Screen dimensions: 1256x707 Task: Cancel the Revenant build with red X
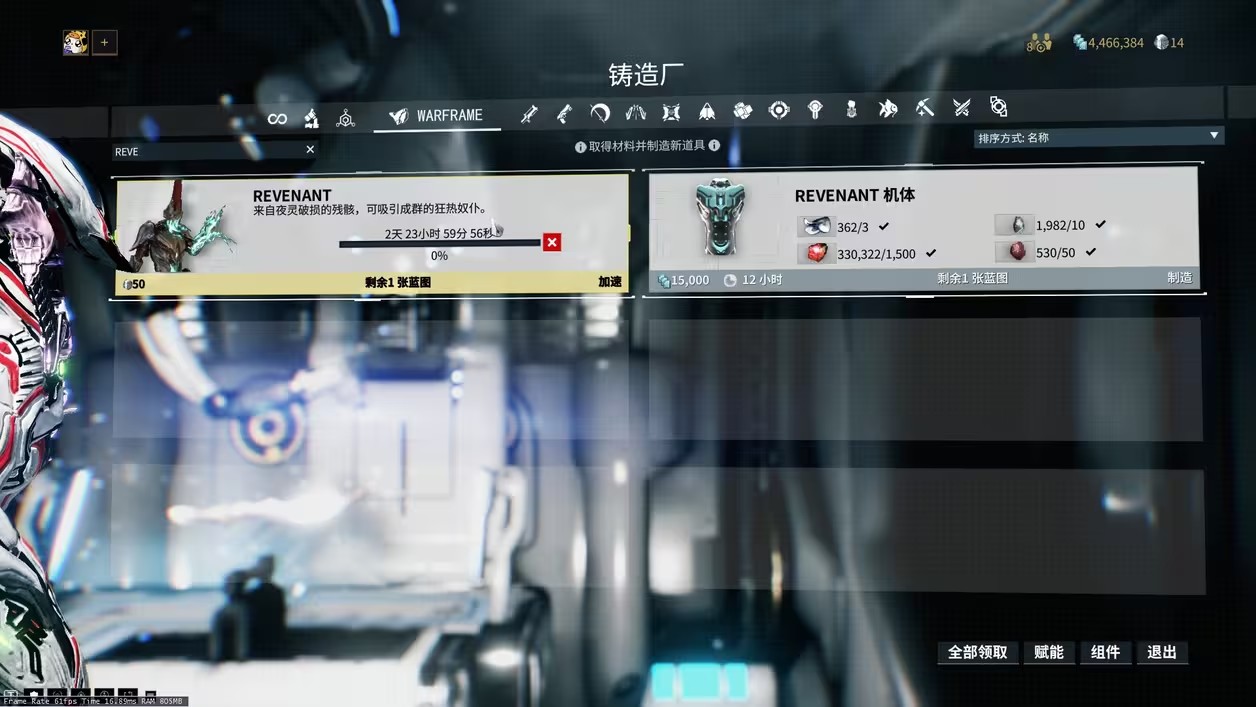tap(552, 242)
